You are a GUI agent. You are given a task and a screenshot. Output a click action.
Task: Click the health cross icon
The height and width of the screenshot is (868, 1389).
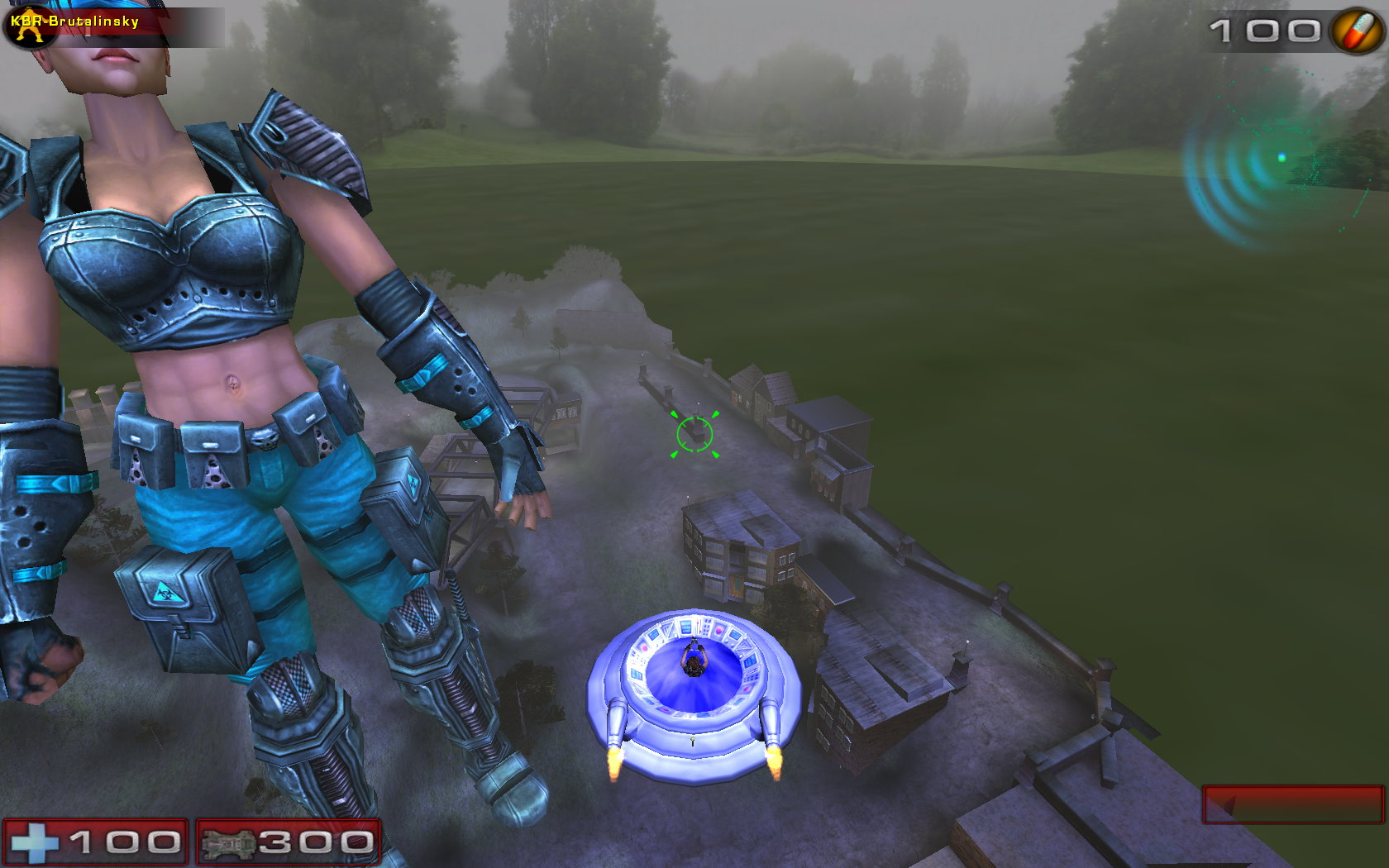[33, 843]
